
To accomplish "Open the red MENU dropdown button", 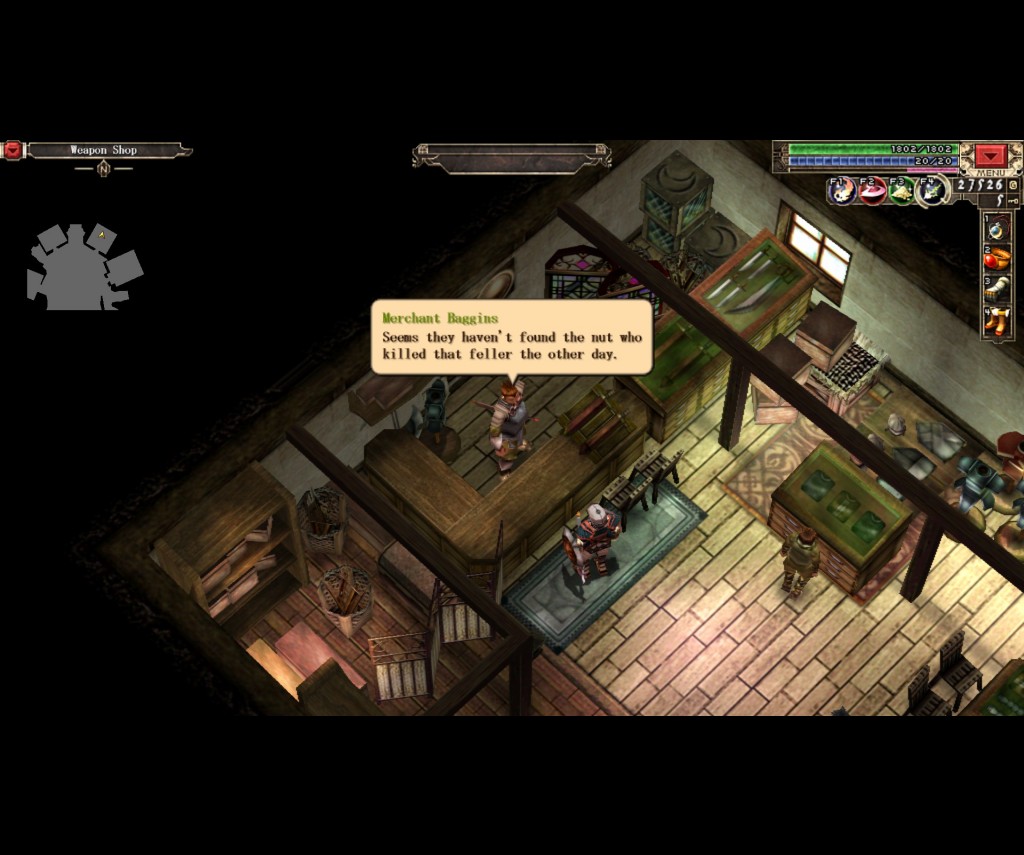I will 991,156.
